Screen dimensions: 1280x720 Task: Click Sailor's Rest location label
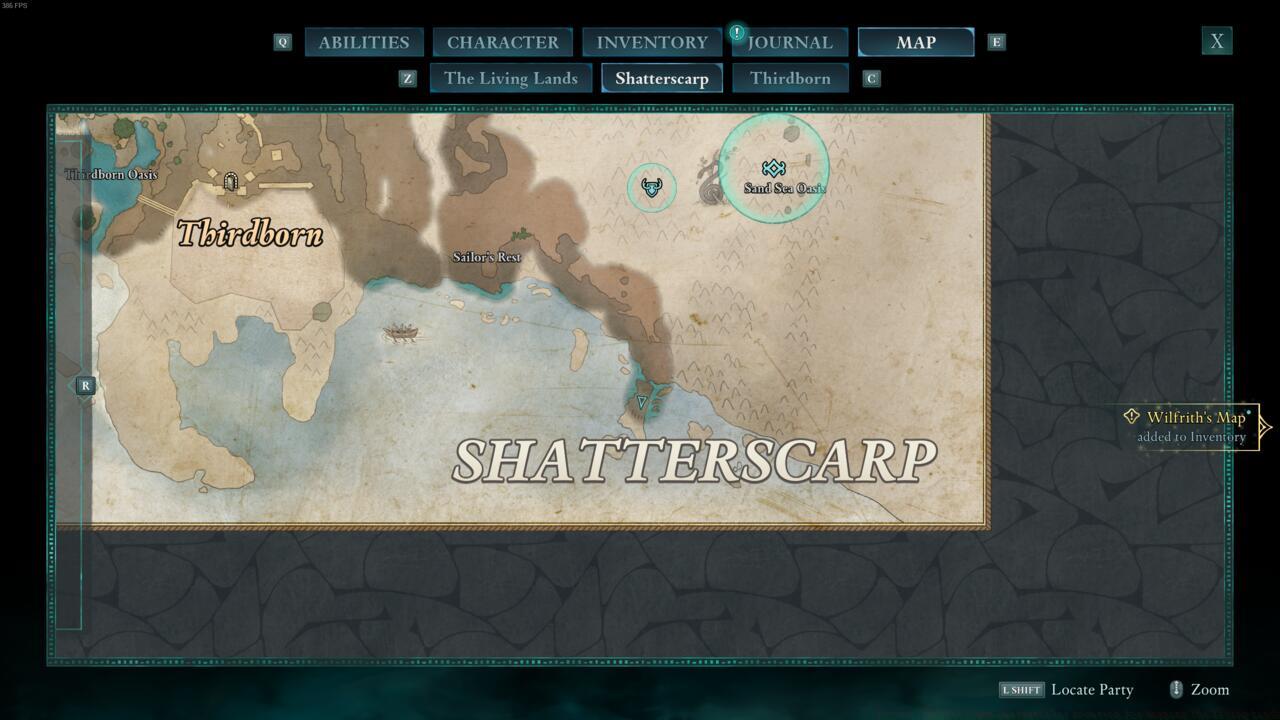[487, 257]
